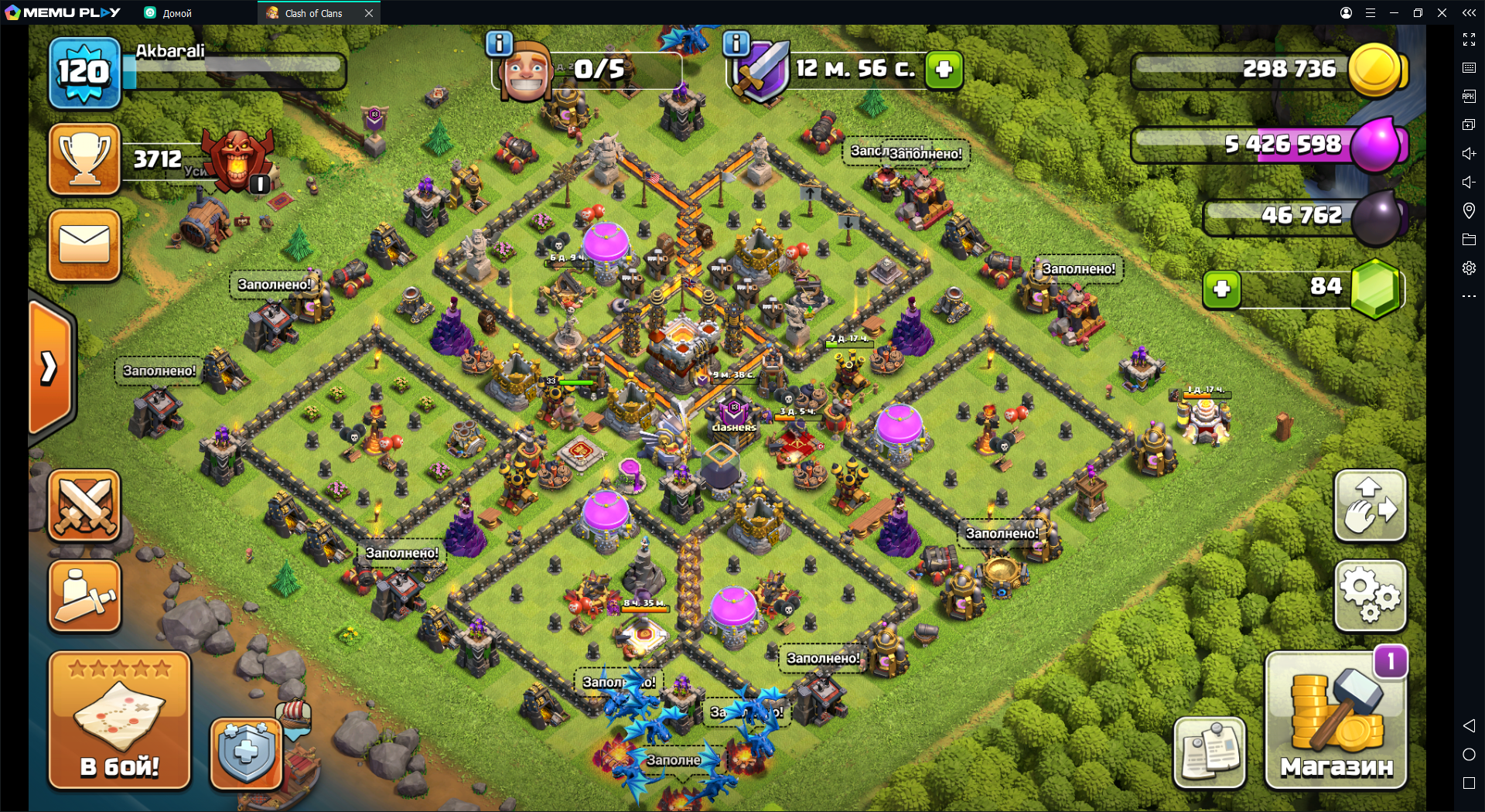Image resolution: width=1485 pixels, height=812 pixels.
Task: Open the army training overview
Action: pyautogui.click(x=84, y=596)
